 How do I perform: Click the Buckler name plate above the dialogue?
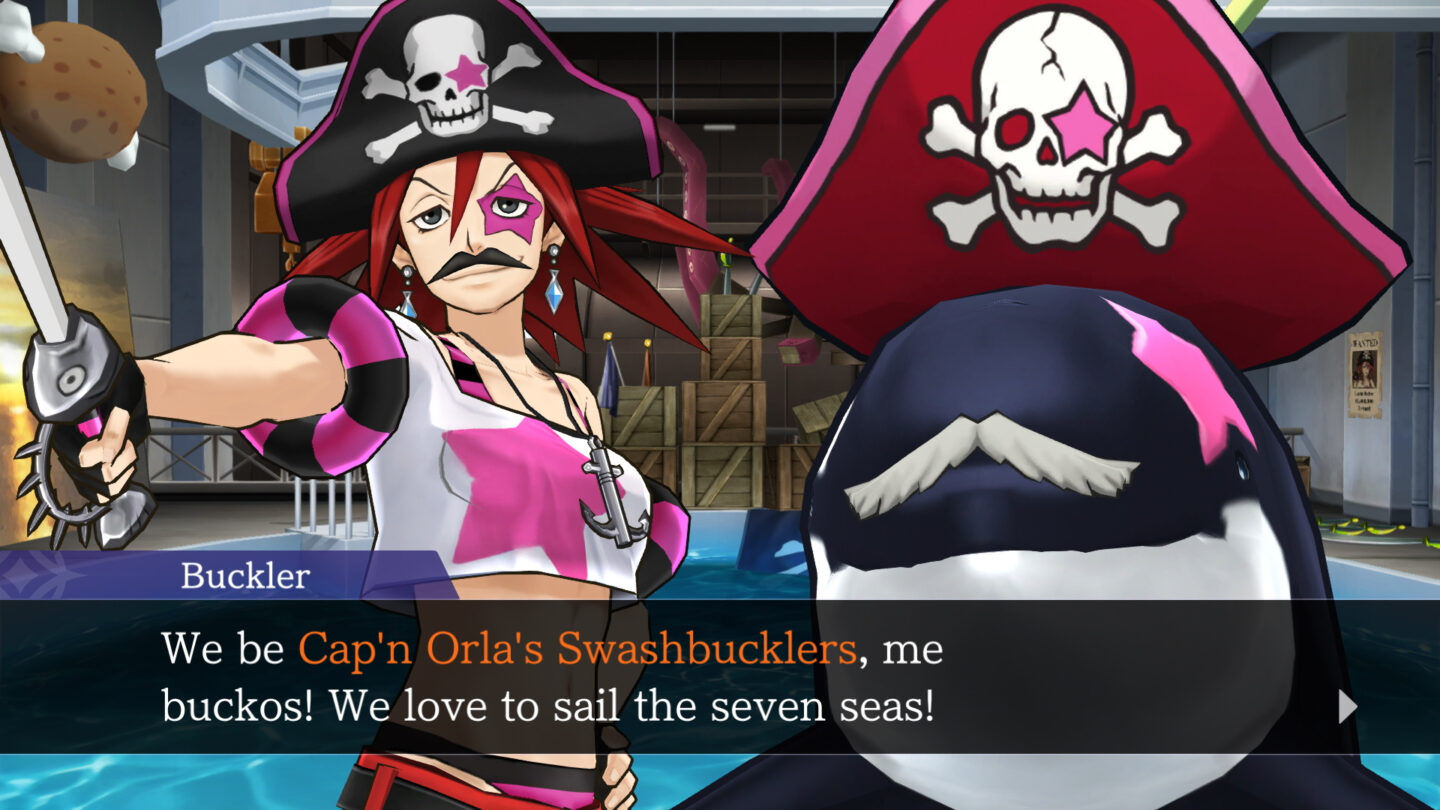pyautogui.click(x=245, y=574)
